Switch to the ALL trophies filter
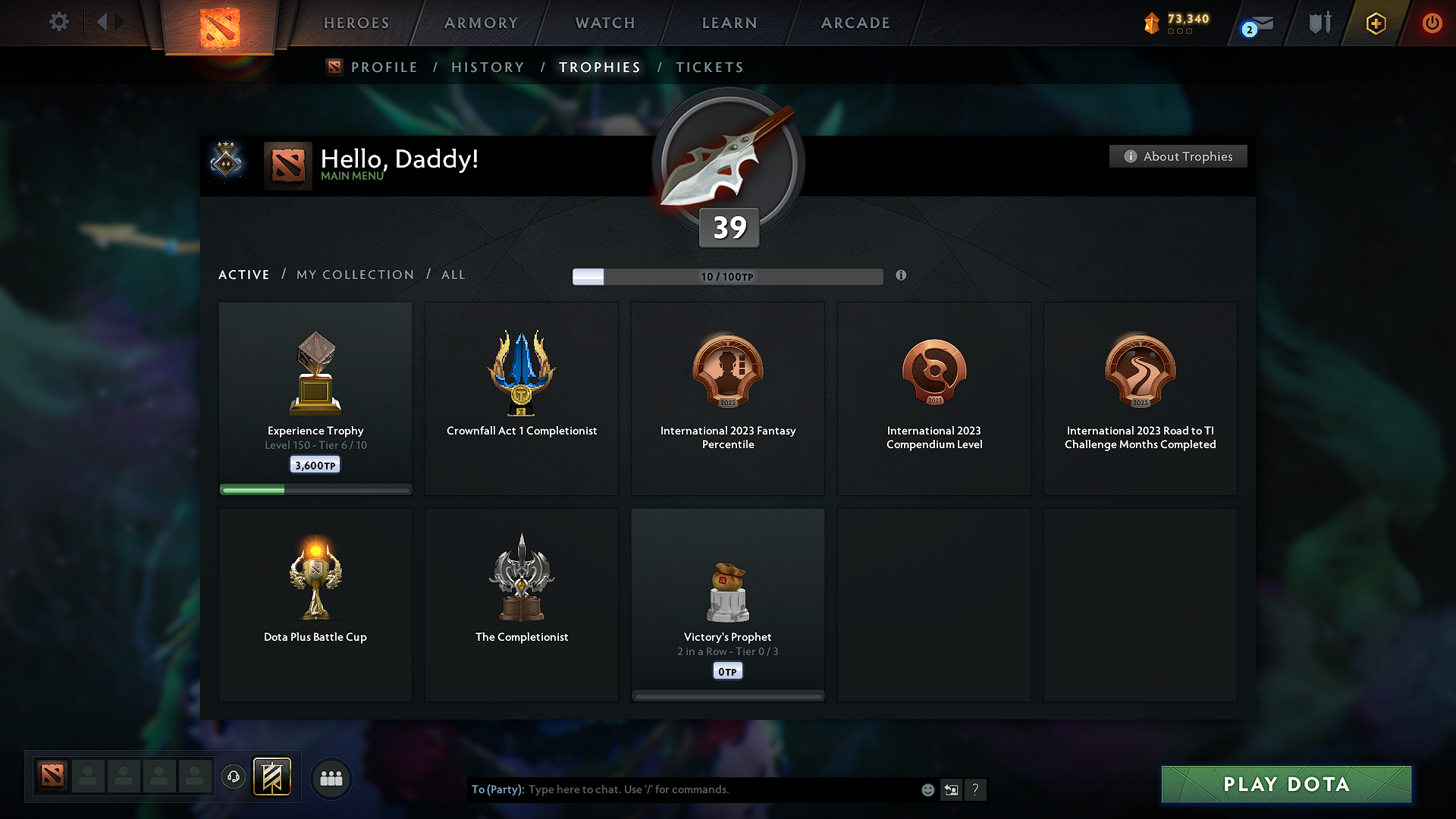Viewport: 1456px width, 819px height. coord(453,275)
